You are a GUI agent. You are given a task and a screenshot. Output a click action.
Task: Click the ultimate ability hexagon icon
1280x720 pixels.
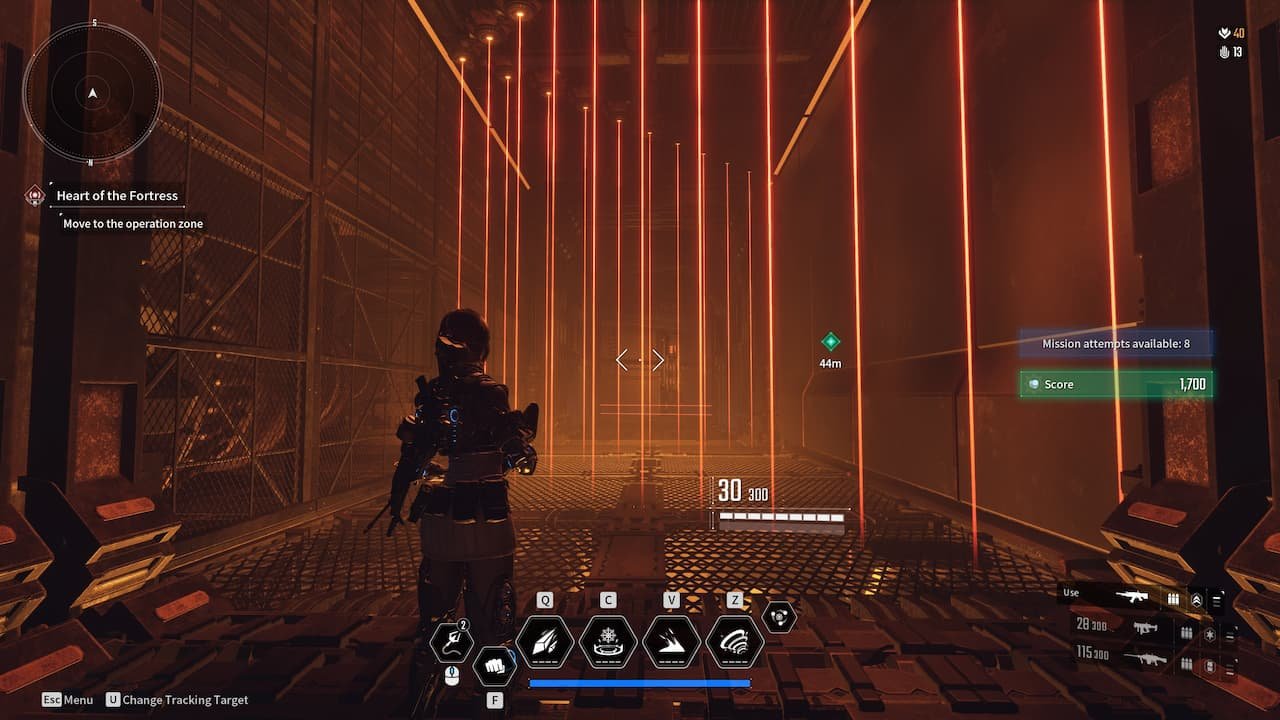(778, 617)
